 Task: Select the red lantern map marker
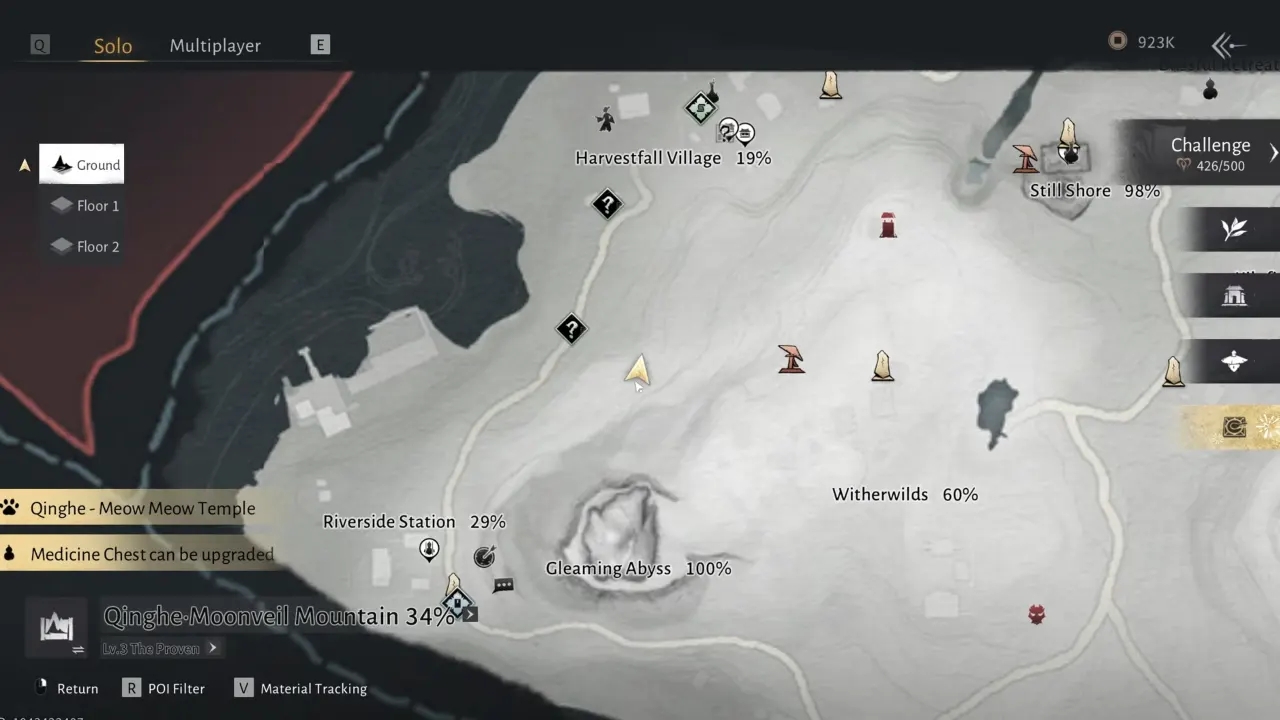888,225
